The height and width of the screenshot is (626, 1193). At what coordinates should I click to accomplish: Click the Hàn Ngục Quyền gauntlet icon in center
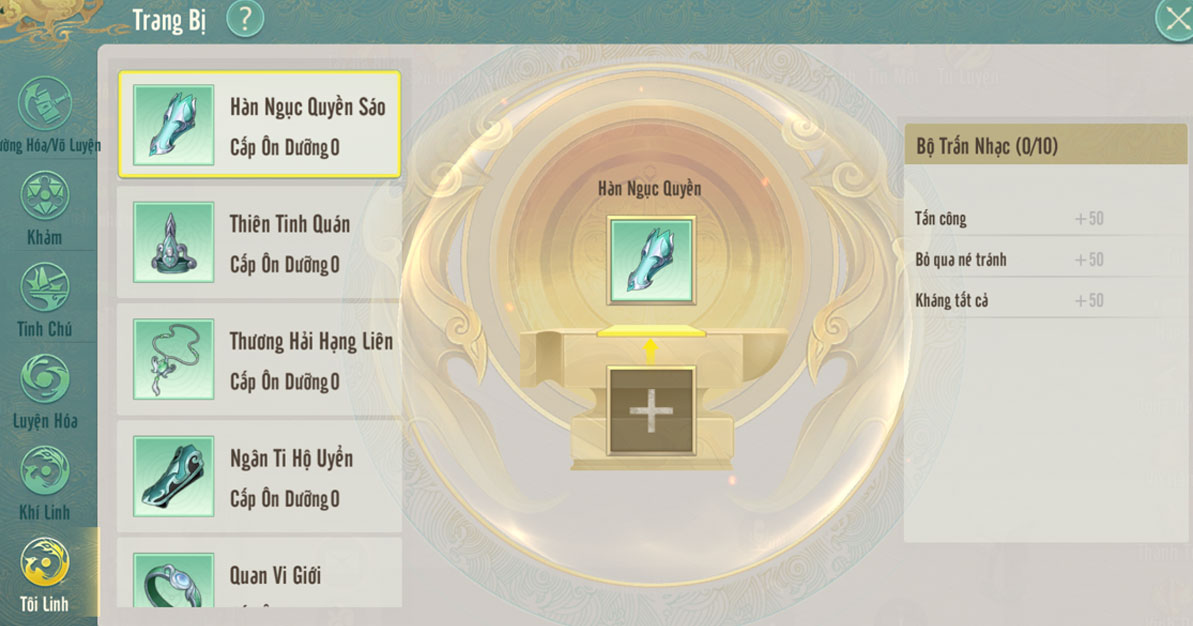pos(650,261)
